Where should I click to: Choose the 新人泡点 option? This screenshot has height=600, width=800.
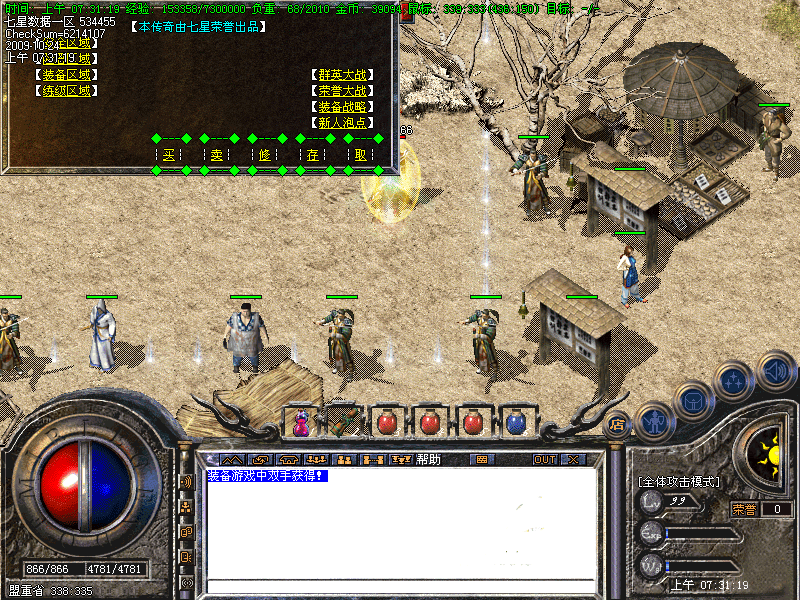343,123
